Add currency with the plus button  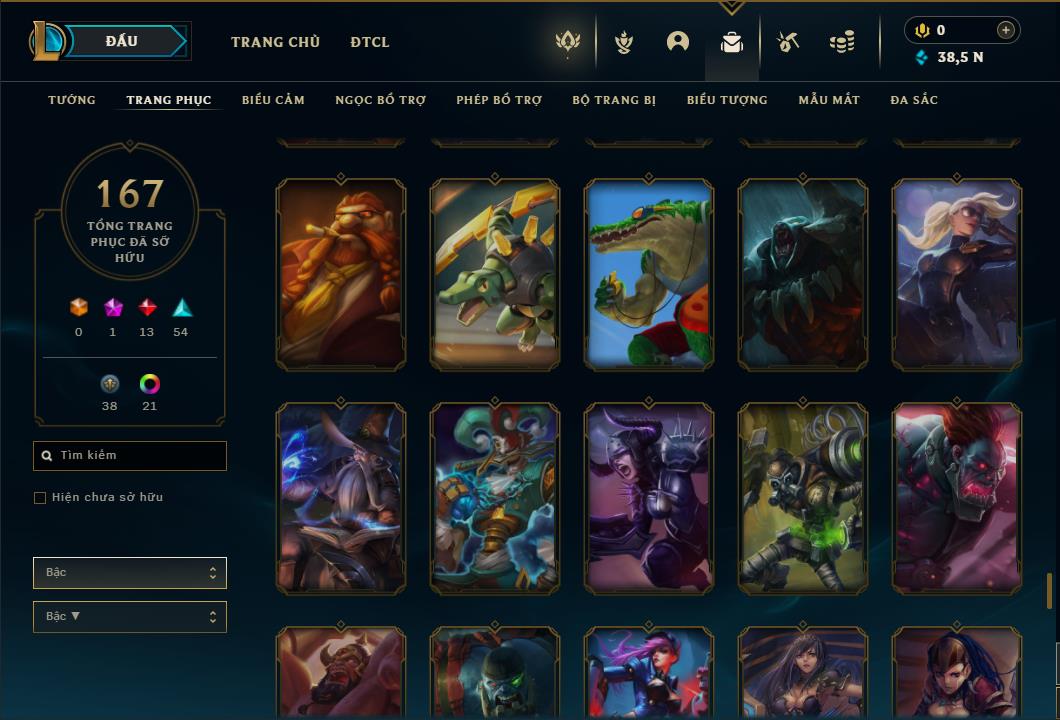[x=1005, y=30]
